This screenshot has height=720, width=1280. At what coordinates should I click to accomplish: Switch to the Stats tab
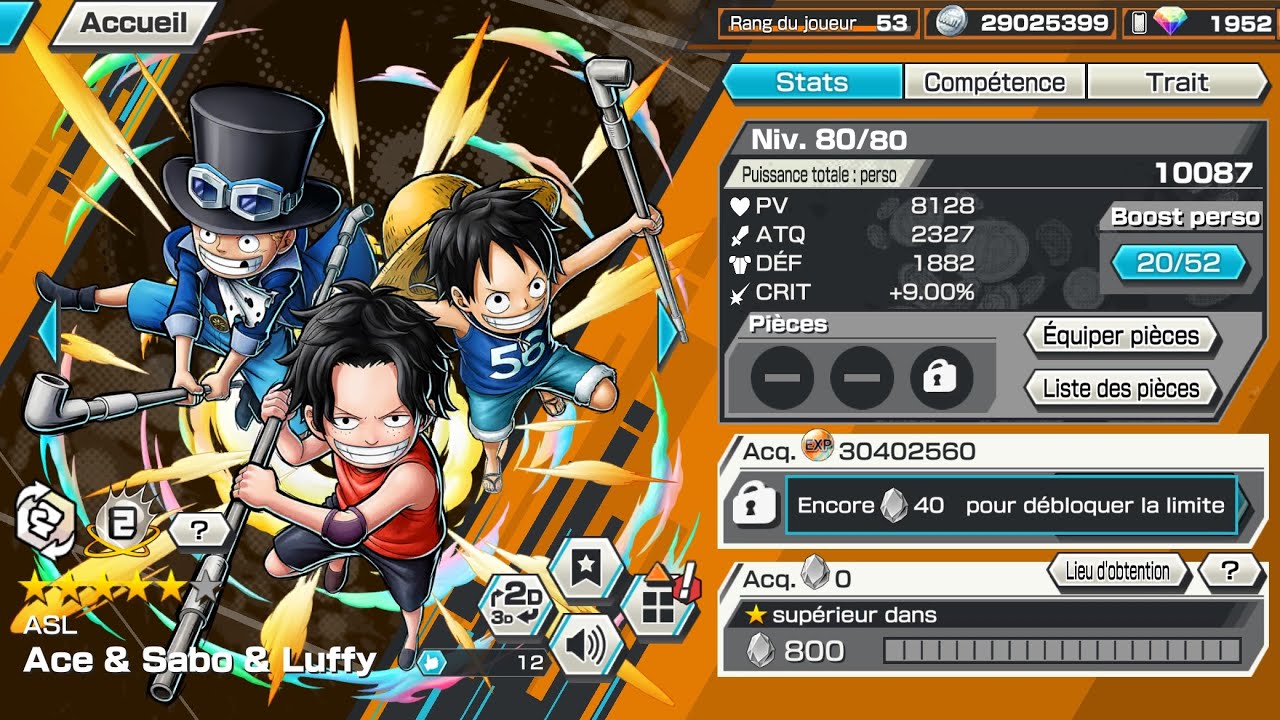pos(812,82)
